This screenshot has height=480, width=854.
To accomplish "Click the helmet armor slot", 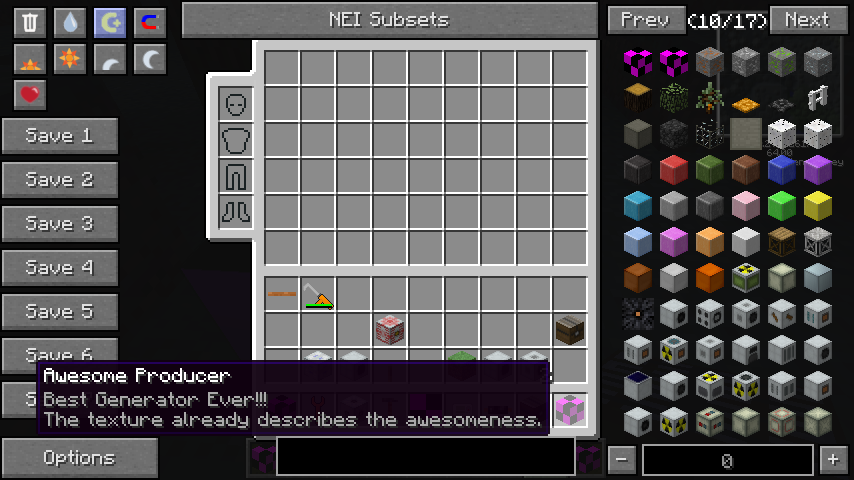I will pos(237,104).
